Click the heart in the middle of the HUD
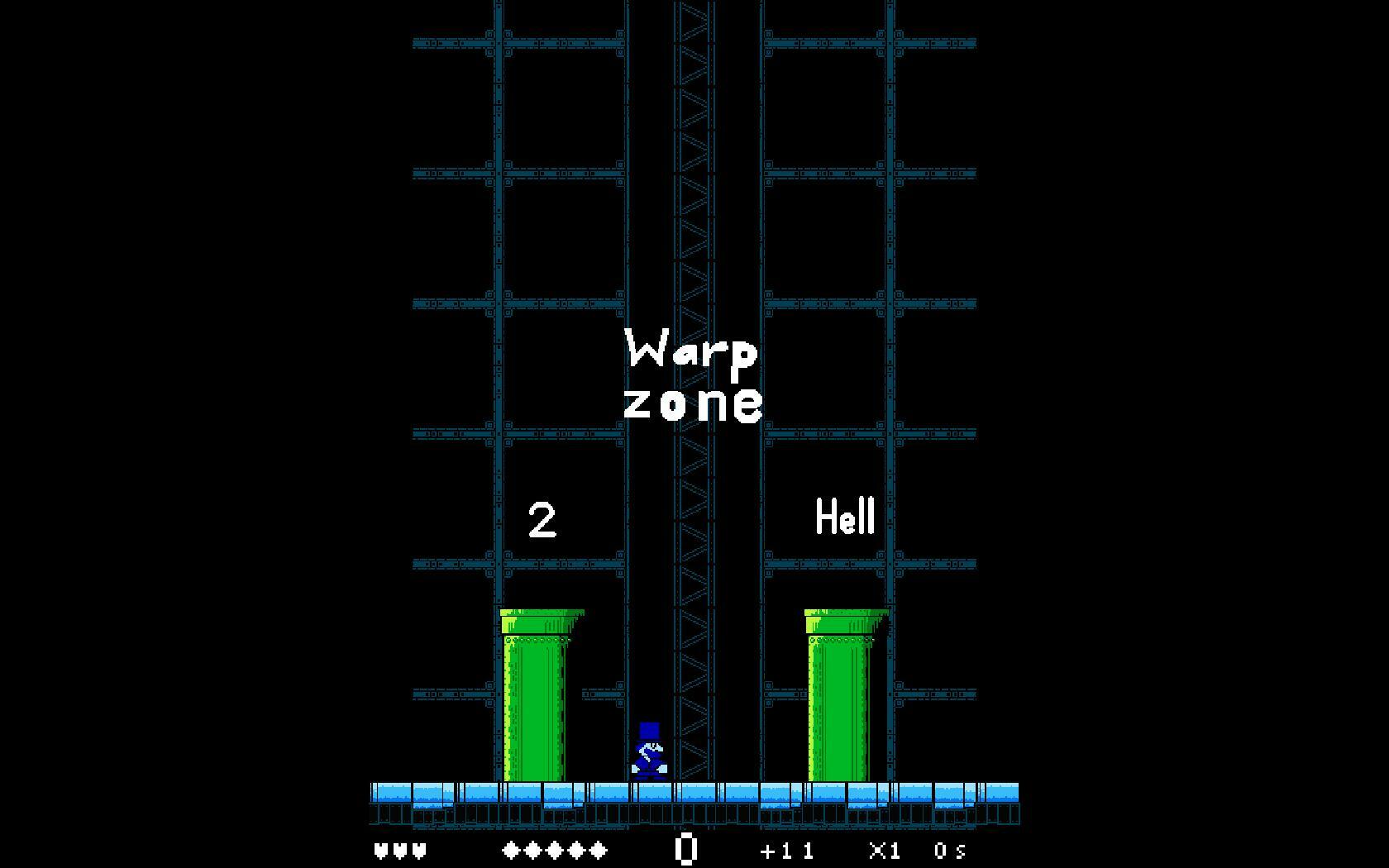The height and width of the screenshot is (868, 1389). point(399,849)
